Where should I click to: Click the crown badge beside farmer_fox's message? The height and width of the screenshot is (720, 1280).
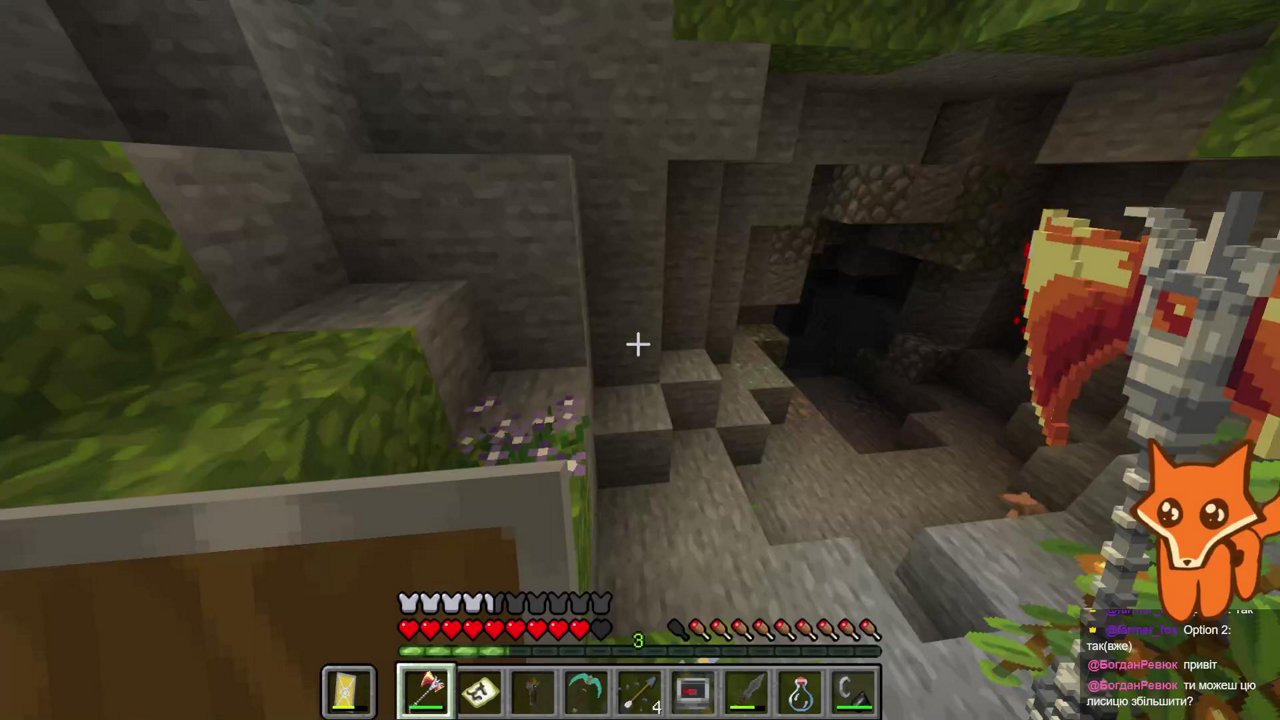(x=1093, y=630)
